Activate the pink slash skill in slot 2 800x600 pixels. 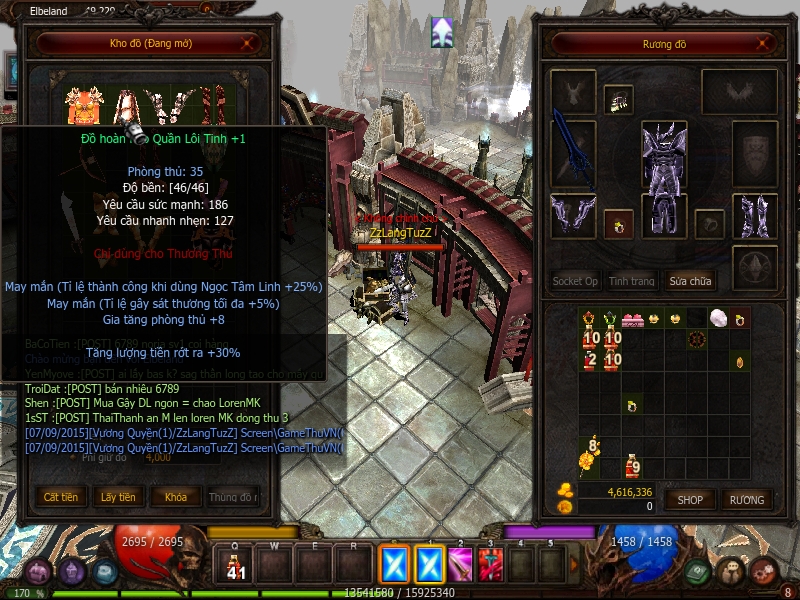pos(460,565)
